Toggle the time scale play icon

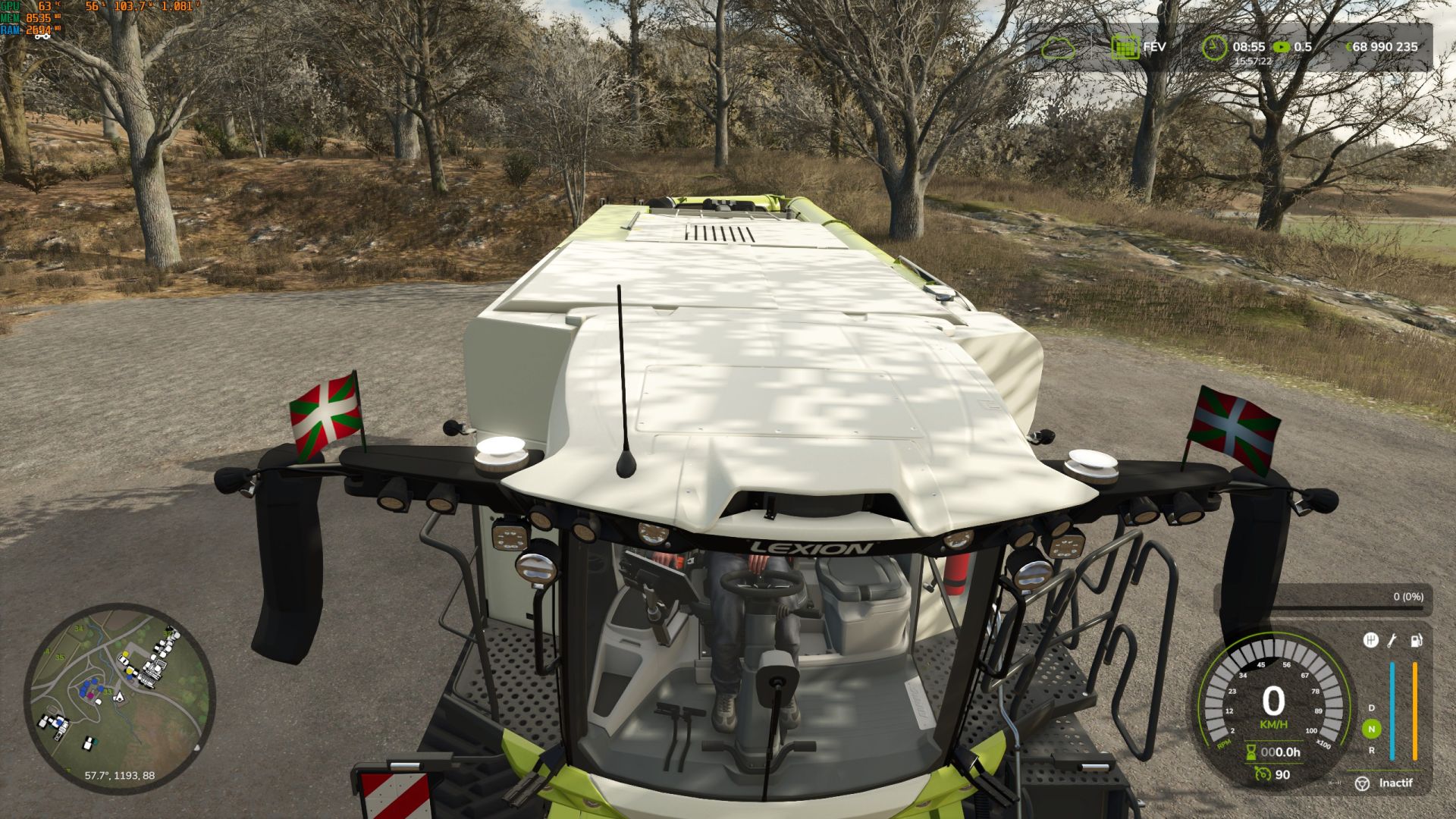1281,47
